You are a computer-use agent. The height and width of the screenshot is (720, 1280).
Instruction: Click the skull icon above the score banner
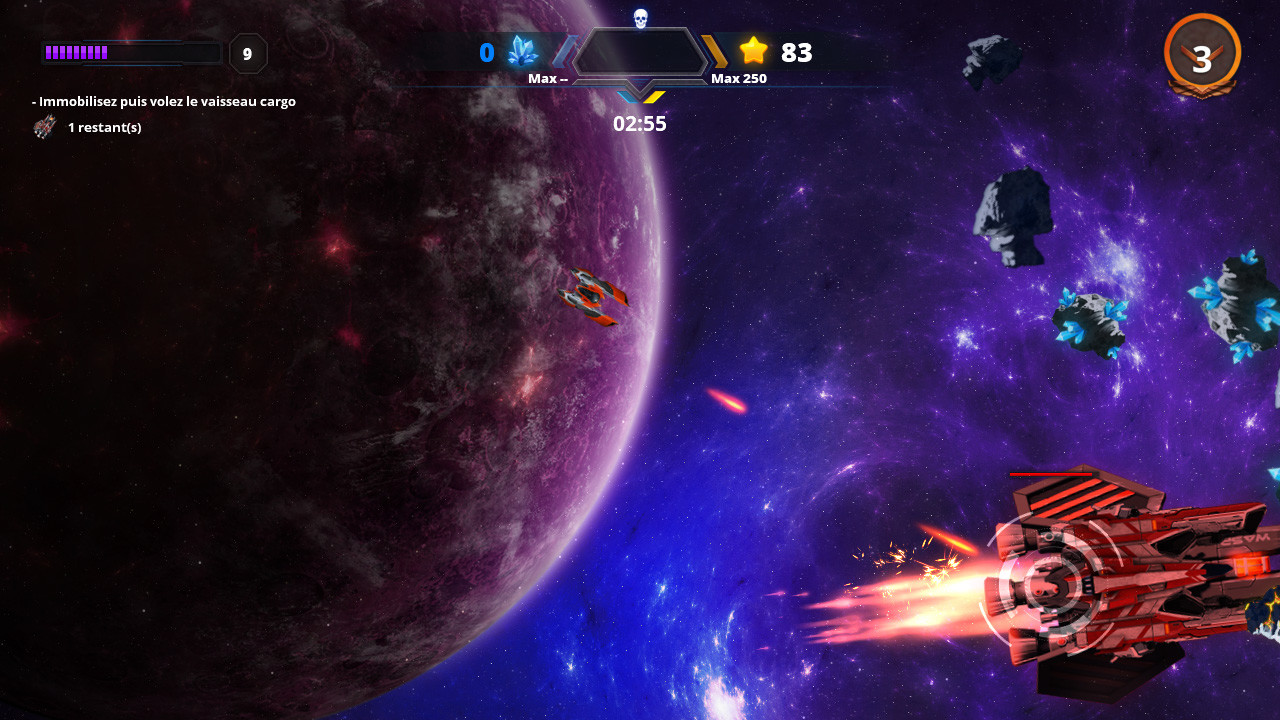[641, 17]
